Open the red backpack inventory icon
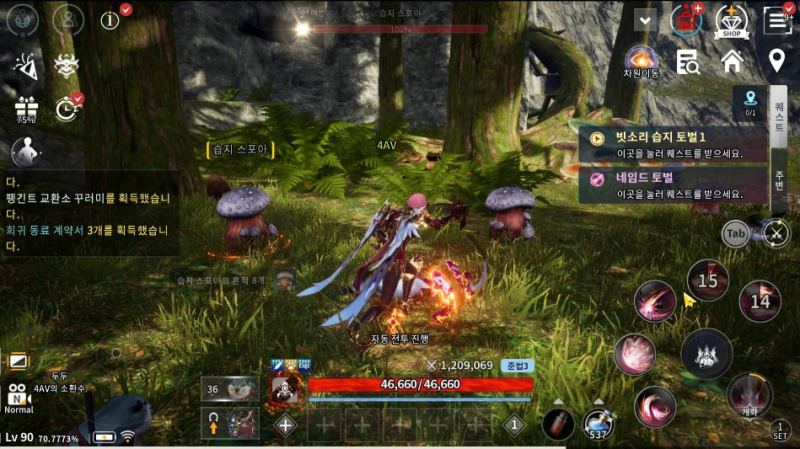The width and height of the screenshot is (800, 449). 687,20
